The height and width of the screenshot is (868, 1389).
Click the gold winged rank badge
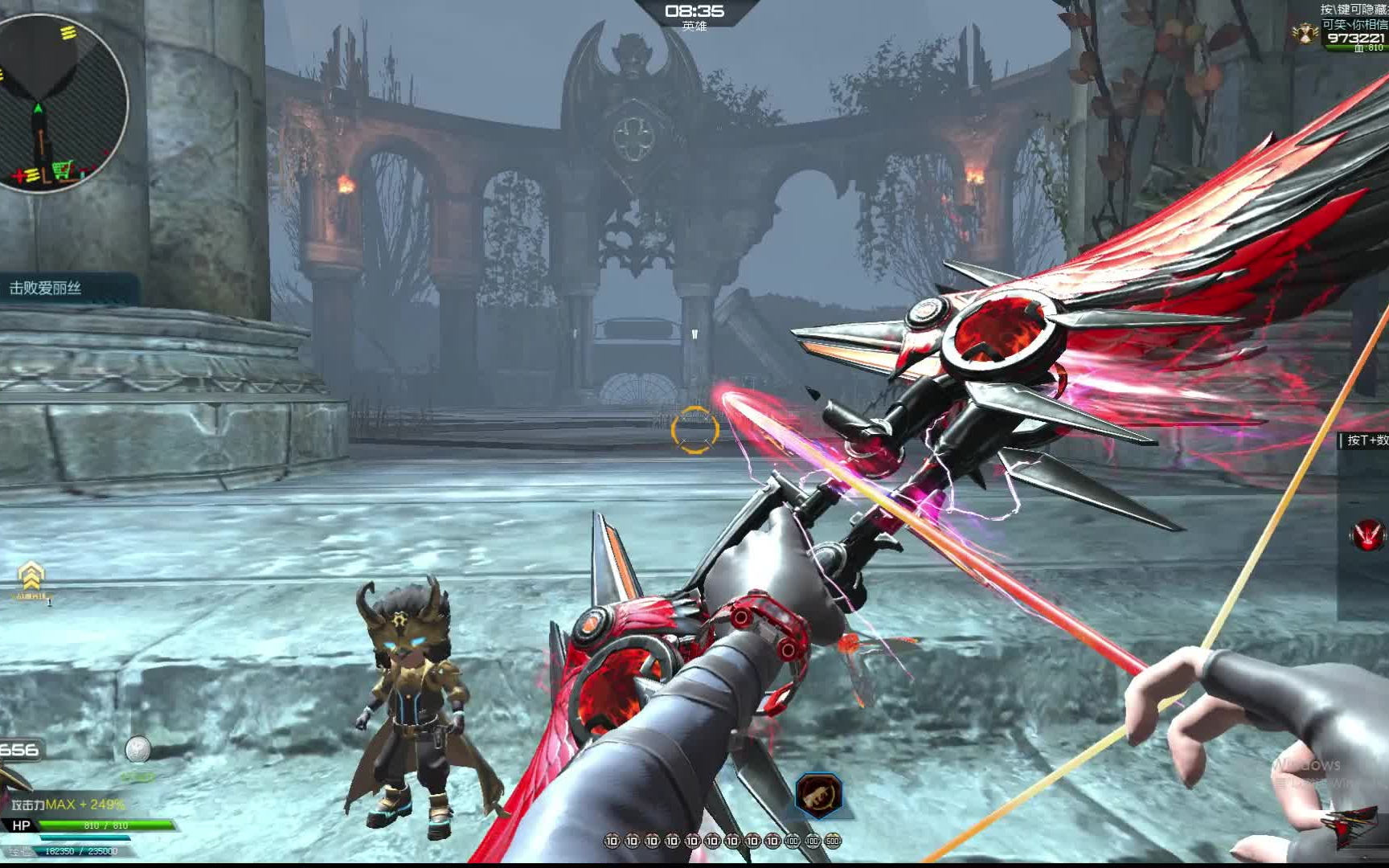tap(1305, 32)
